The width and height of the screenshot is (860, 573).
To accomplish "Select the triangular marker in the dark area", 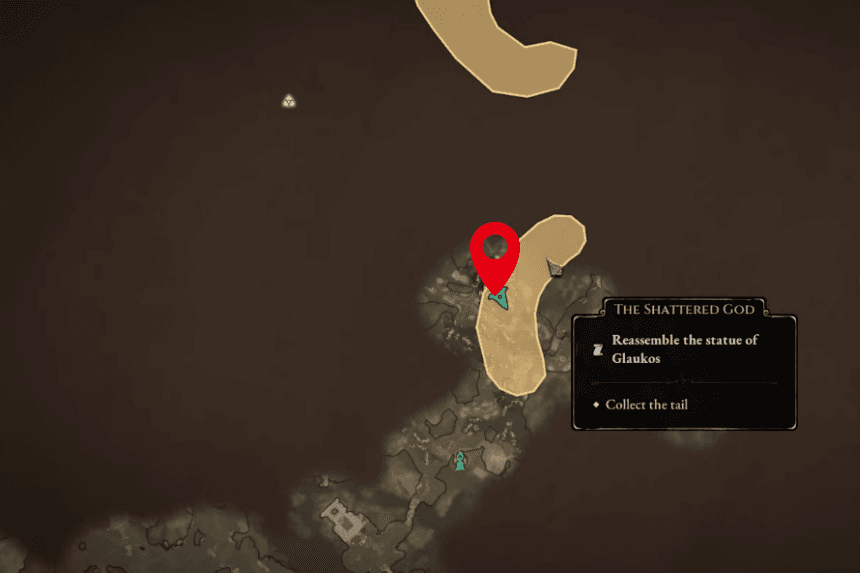I will coord(289,100).
